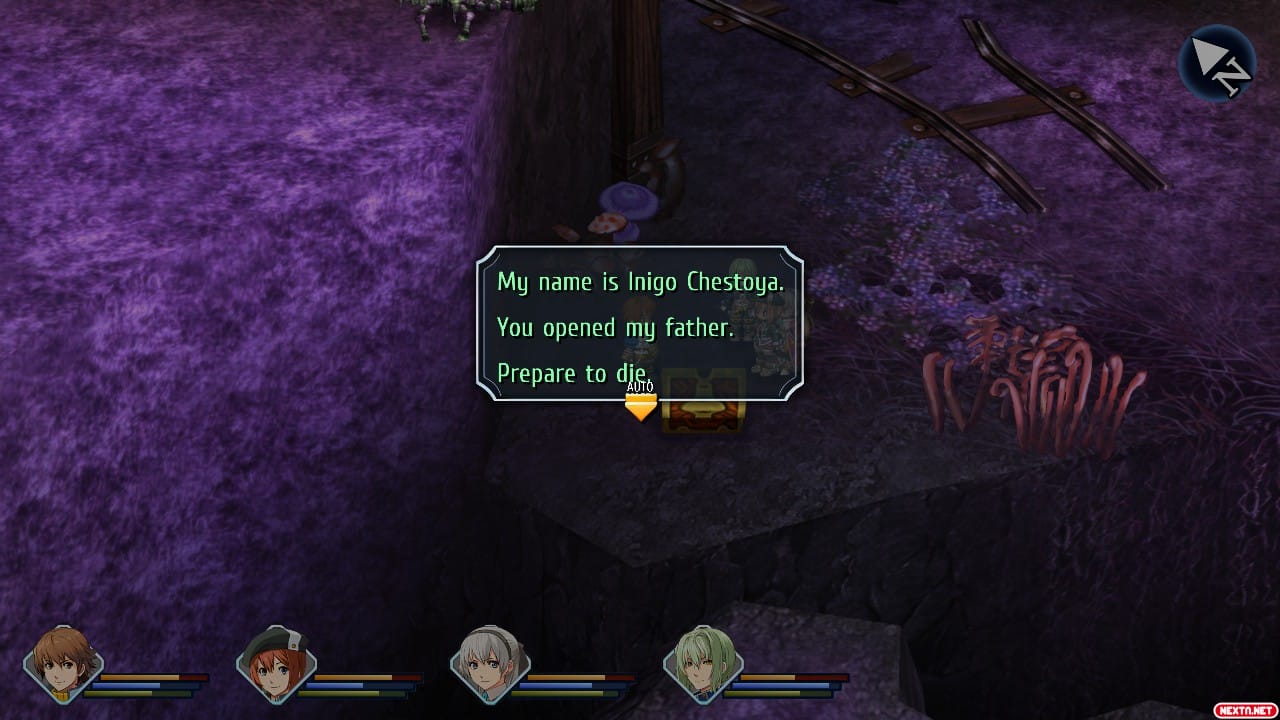The image size is (1280, 720).
Task: Click the line 'My name is Inigo Chestoya.'
Action: 640,282
